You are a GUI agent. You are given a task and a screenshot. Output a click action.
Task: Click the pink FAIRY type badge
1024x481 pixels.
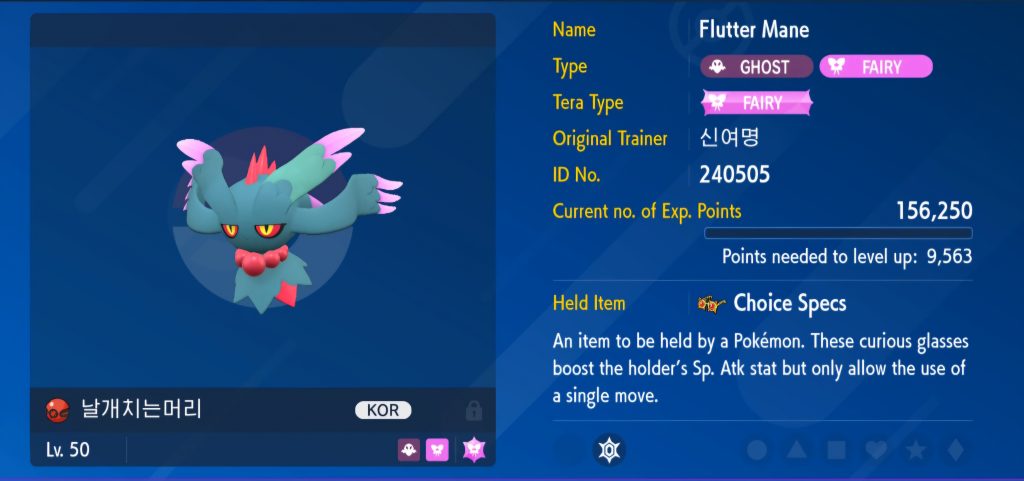coord(876,67)
